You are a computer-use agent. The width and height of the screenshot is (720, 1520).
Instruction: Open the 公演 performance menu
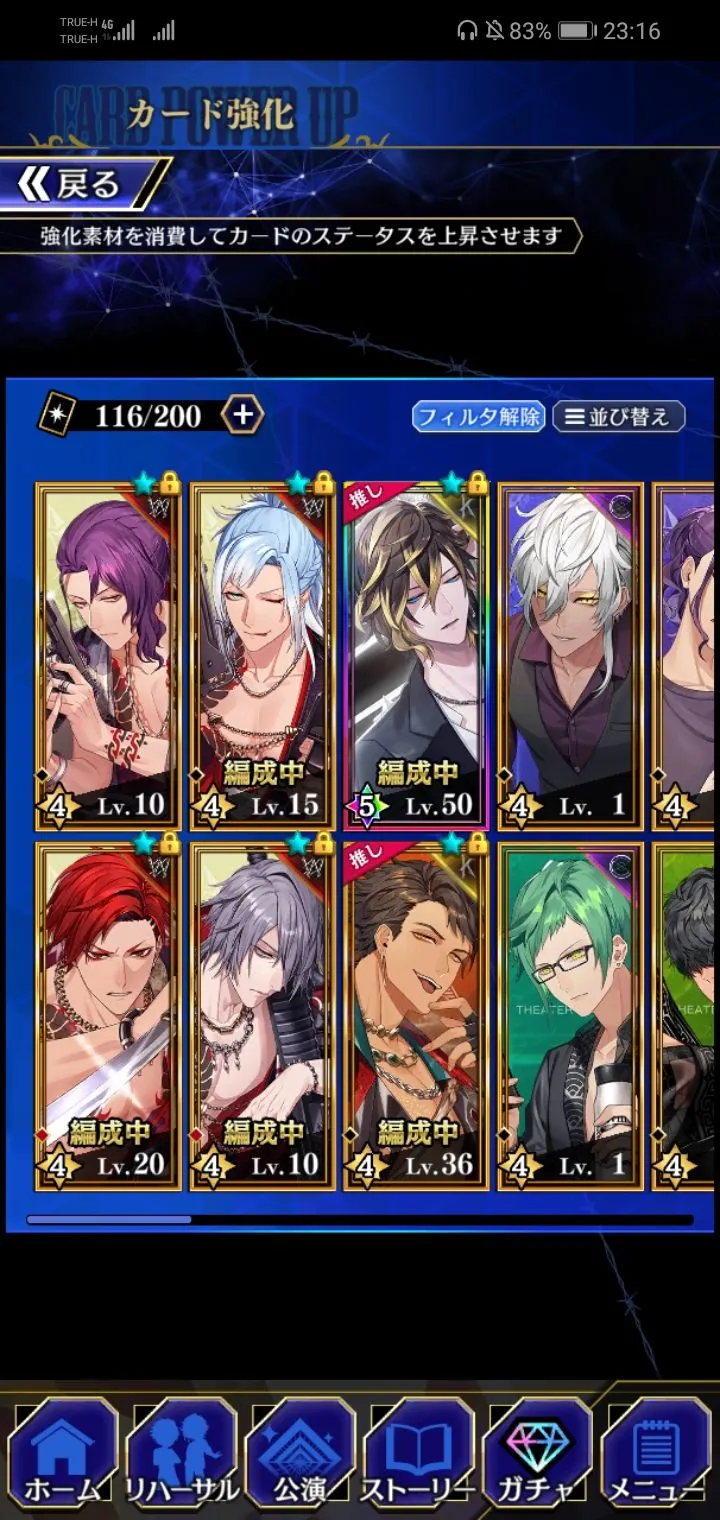(300, 1455)
